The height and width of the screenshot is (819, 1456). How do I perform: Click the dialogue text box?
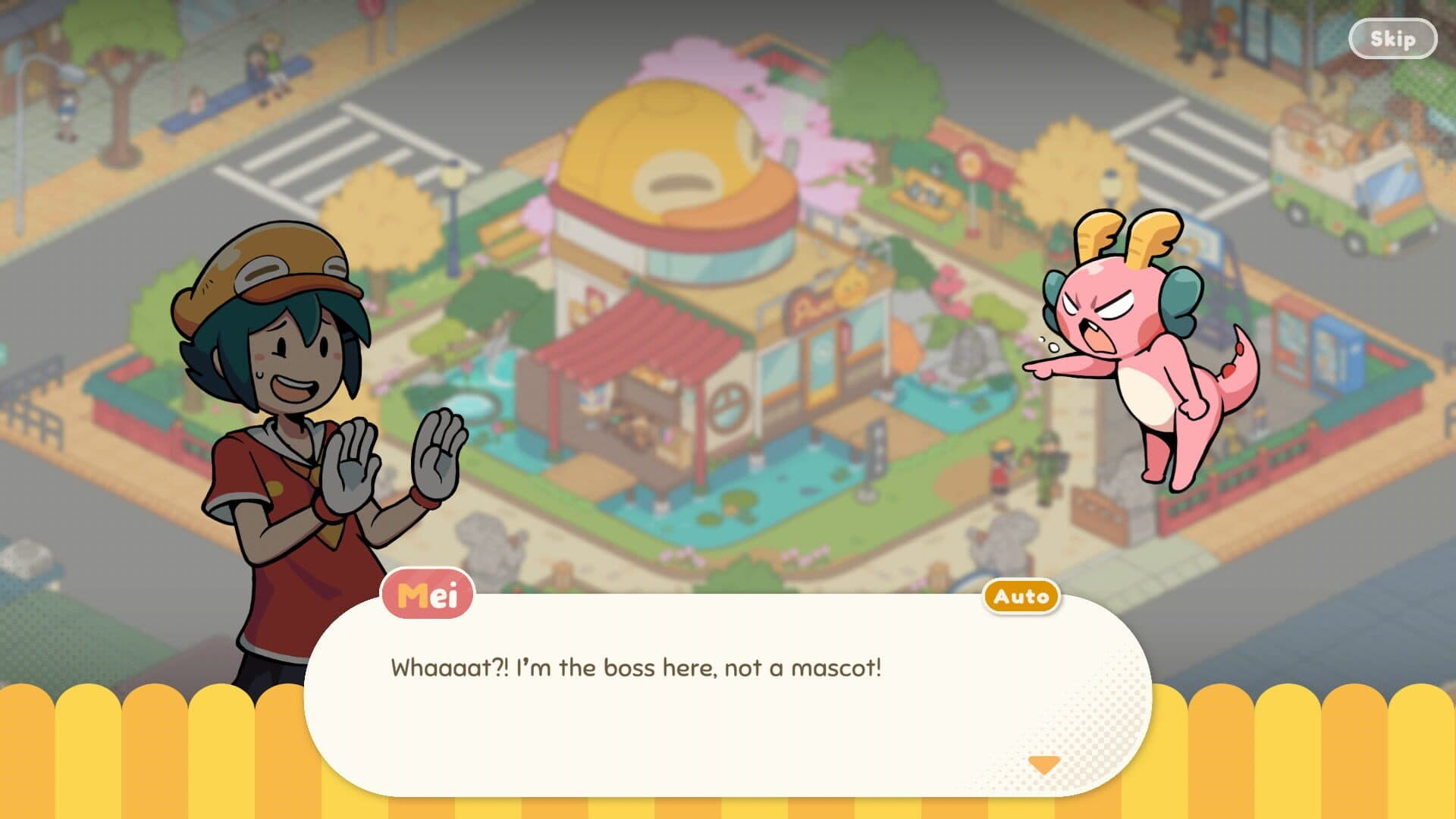pyautogui.click(x=720, y=690)
